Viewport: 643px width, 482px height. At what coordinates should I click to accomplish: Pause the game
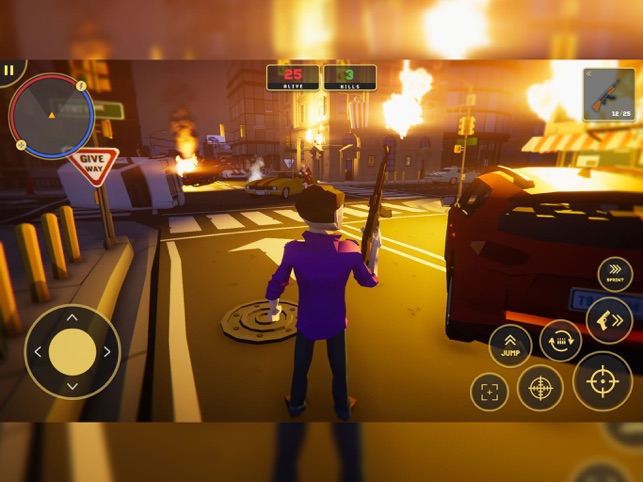(10, 71)
